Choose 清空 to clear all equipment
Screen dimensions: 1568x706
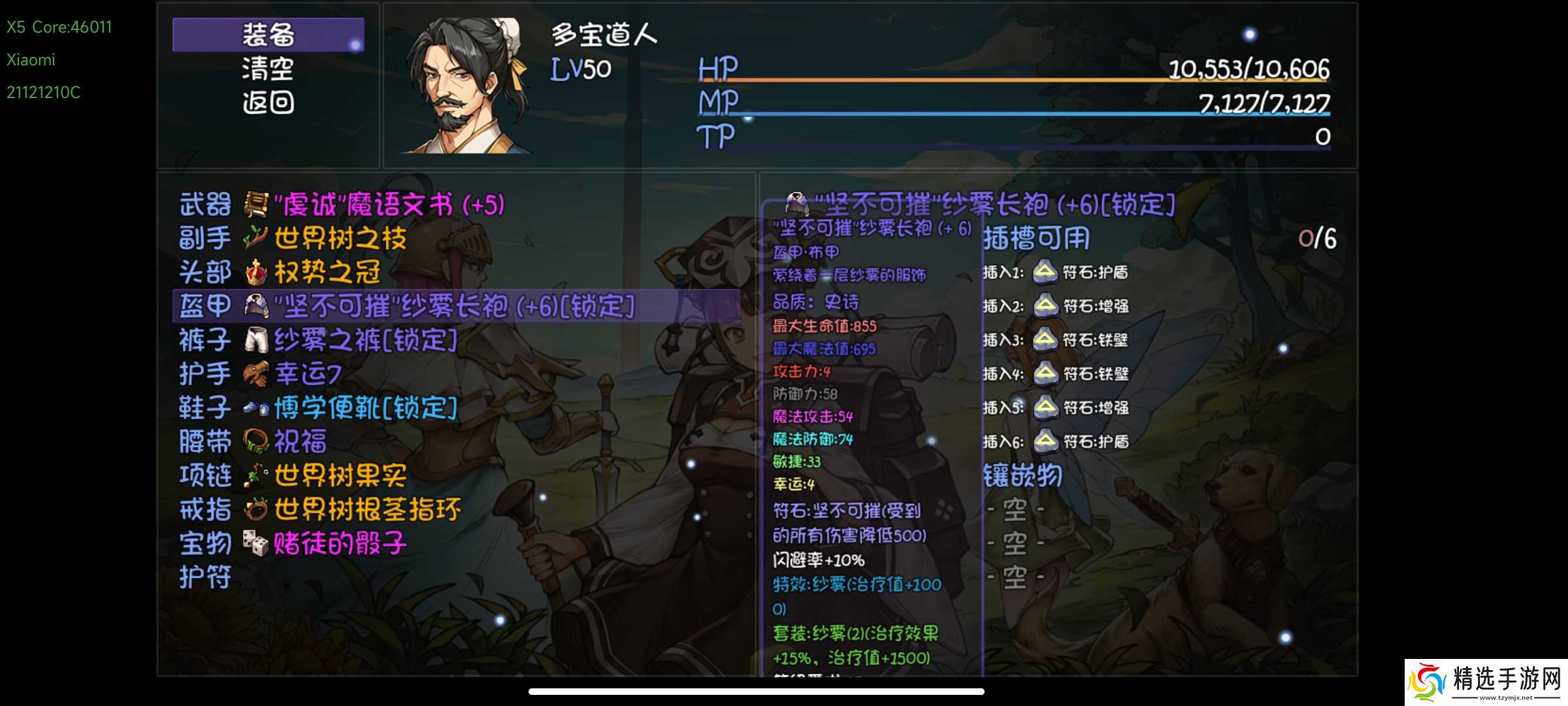pyautogui.click(x=268, y=69)
